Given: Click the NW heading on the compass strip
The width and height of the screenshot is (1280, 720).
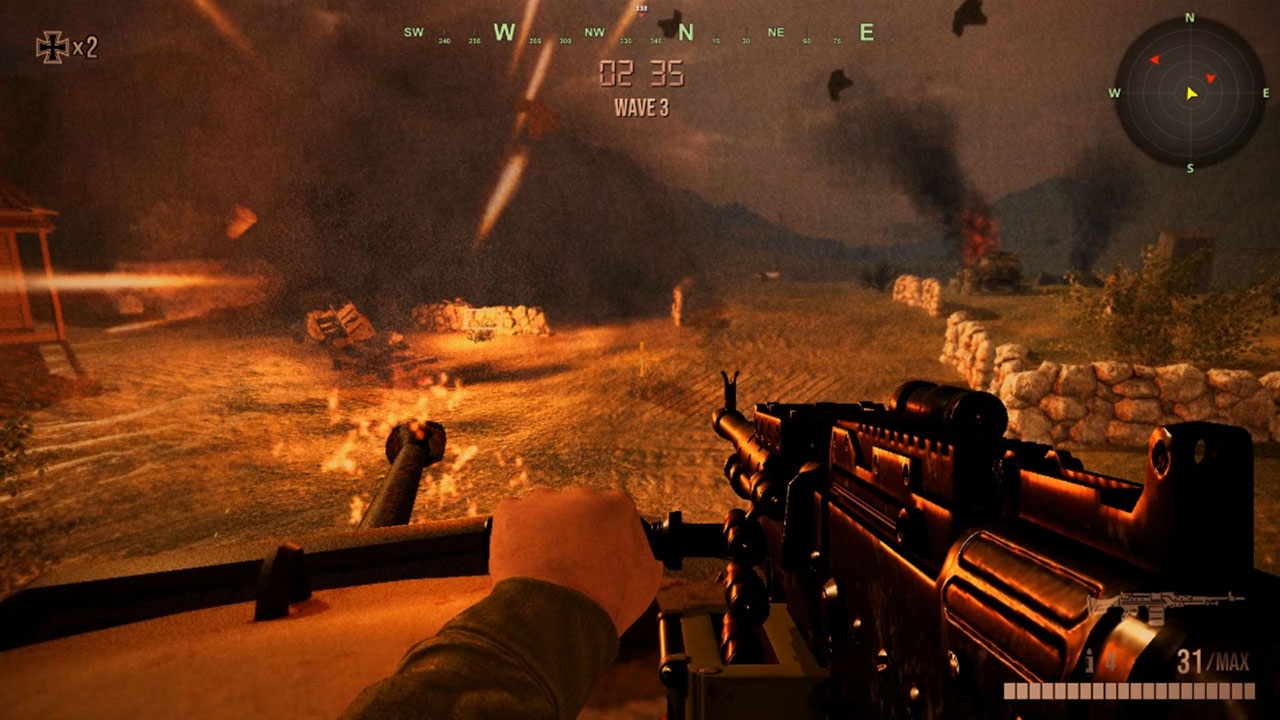Looking at the screenshot, I should [x=596, y=33].
